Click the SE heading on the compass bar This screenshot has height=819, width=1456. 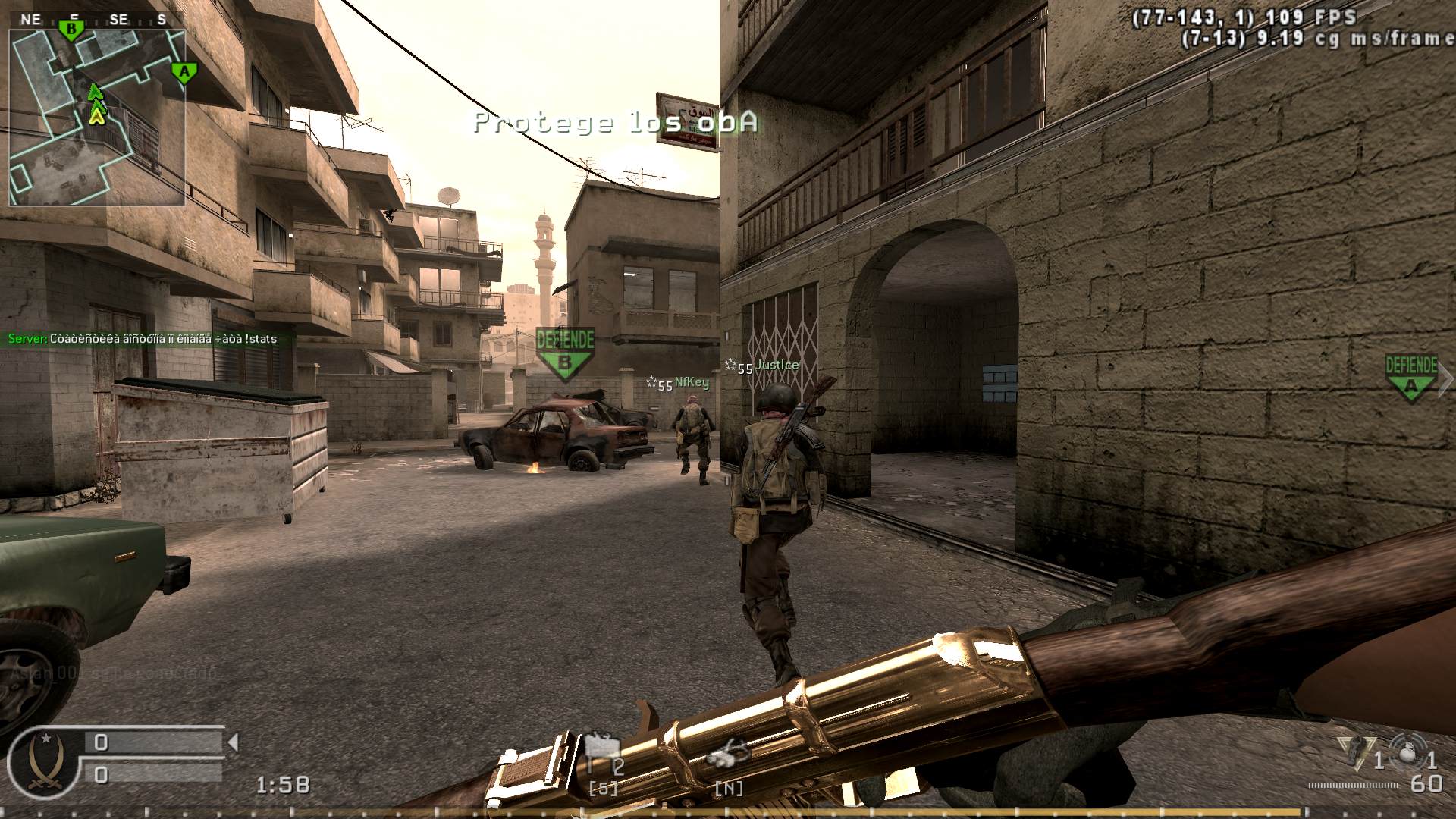point(118,20)
